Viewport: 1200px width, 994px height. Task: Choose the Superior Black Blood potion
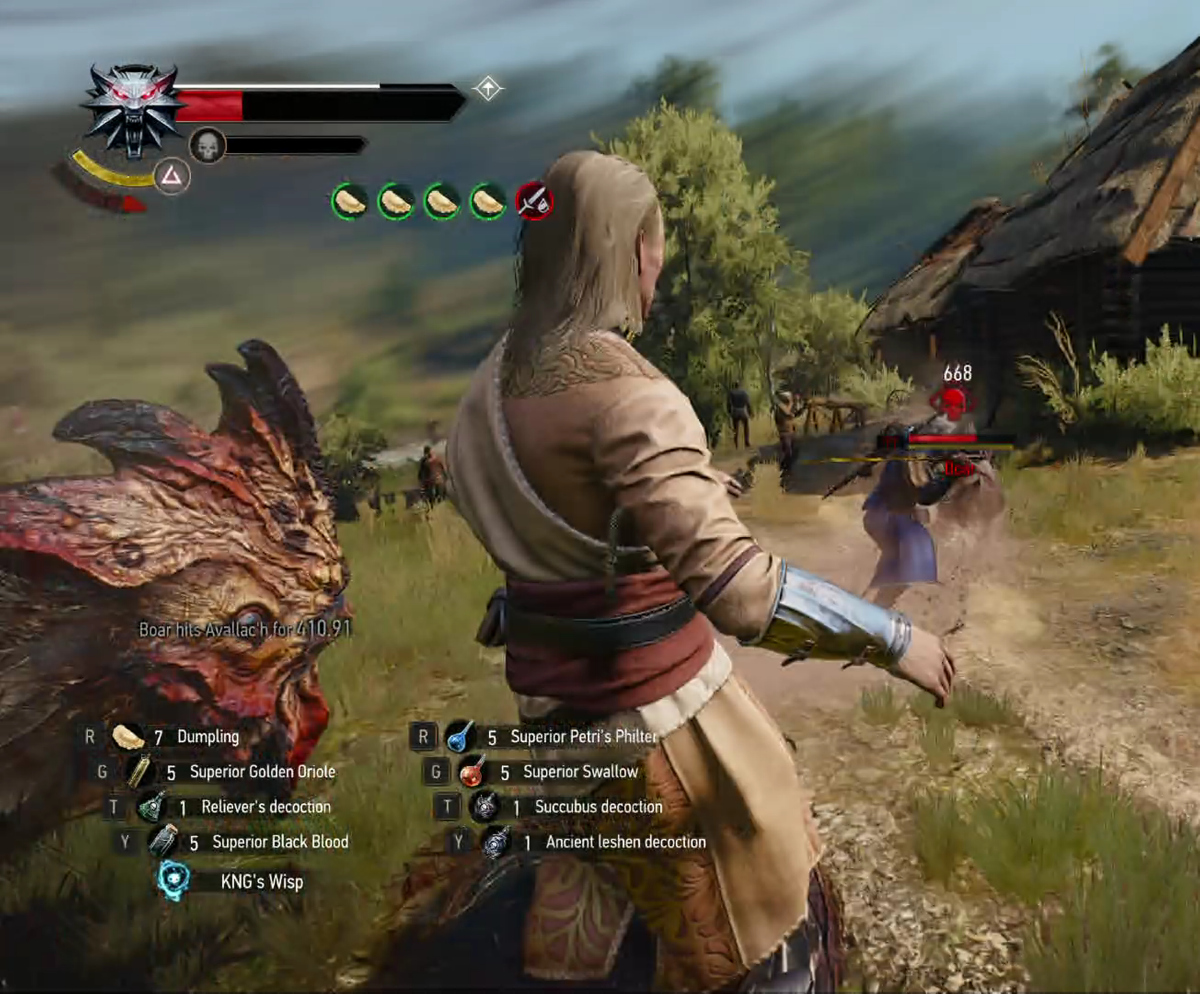(163, 842)
